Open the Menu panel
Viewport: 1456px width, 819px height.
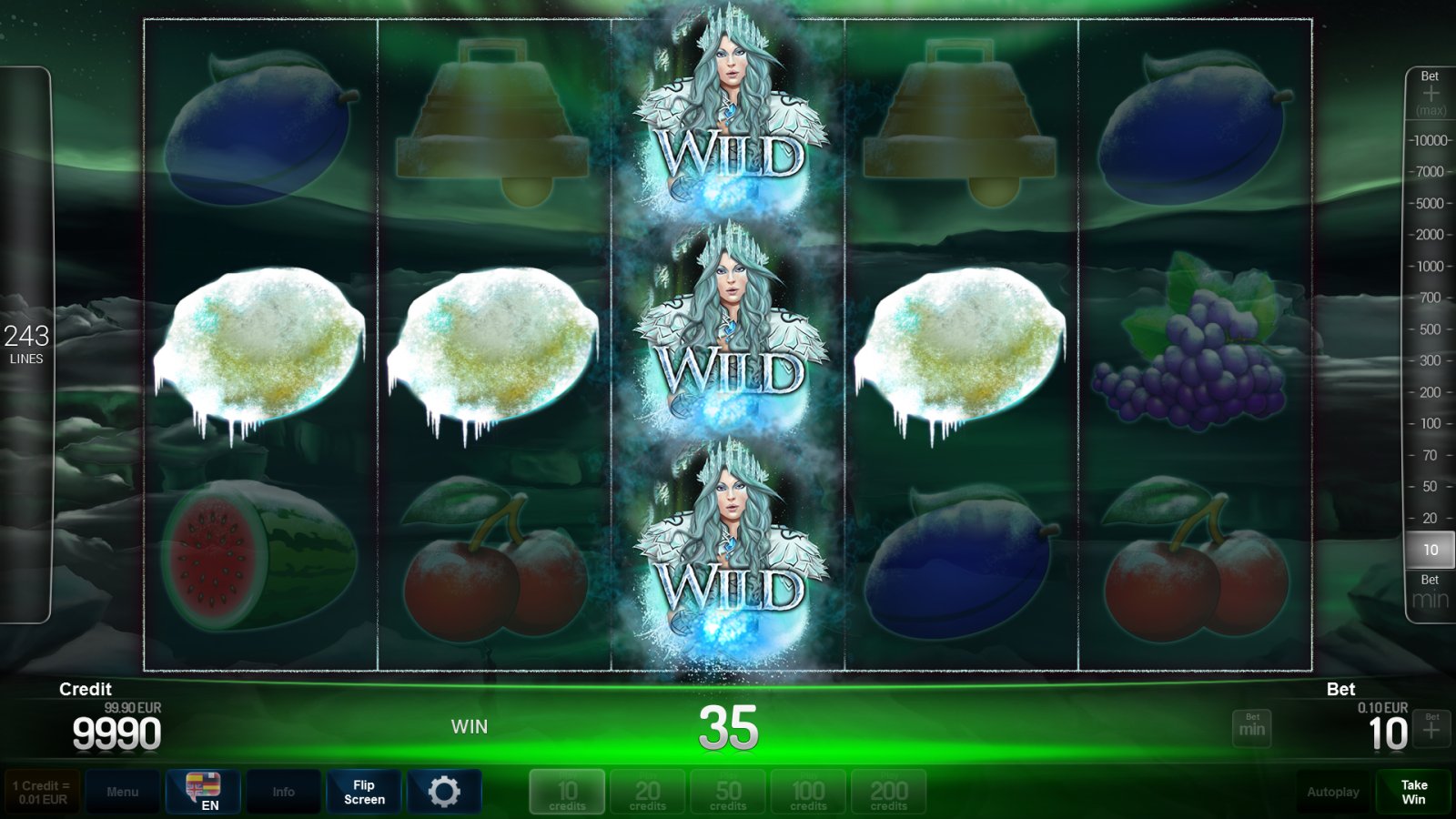[x=123, y=791]
